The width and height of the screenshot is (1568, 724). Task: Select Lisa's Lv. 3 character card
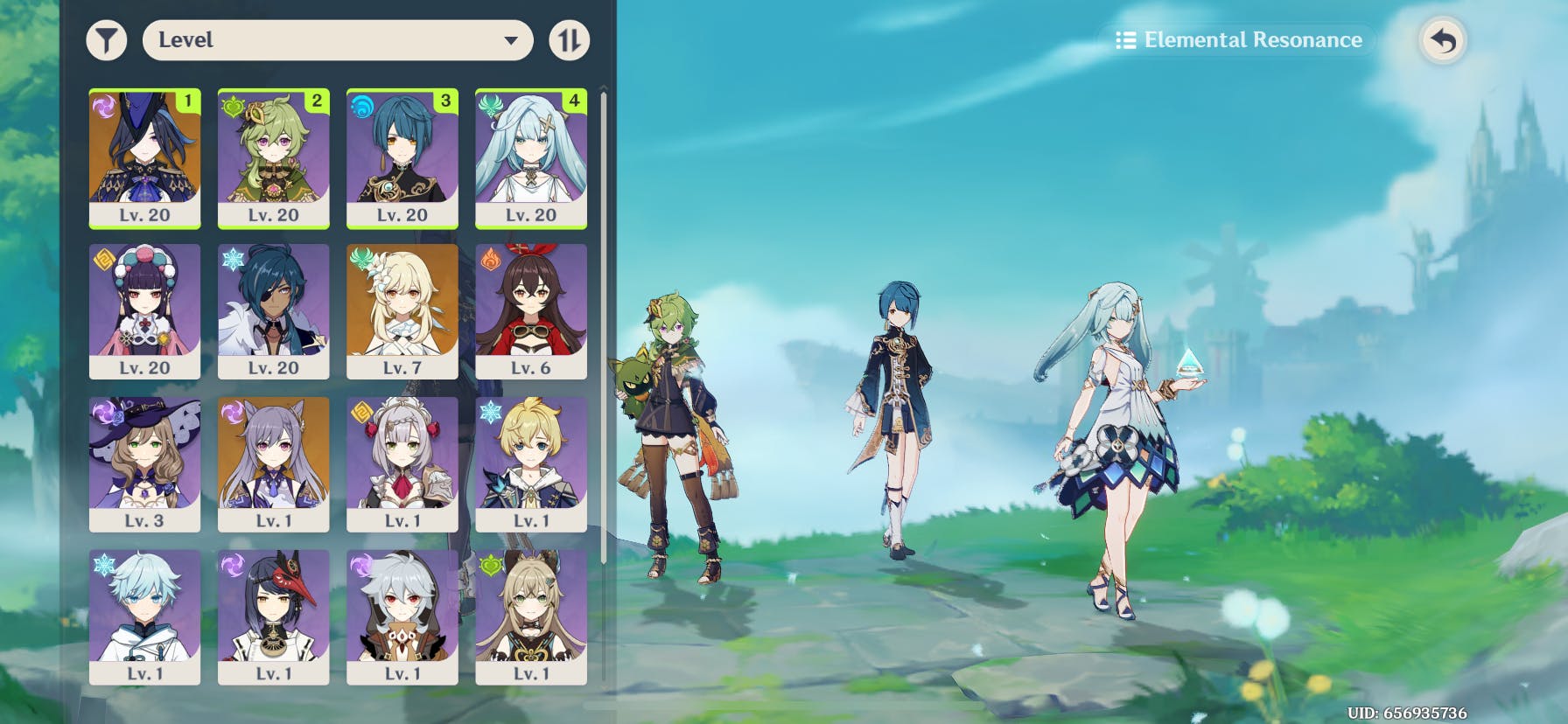coord(145,463)
